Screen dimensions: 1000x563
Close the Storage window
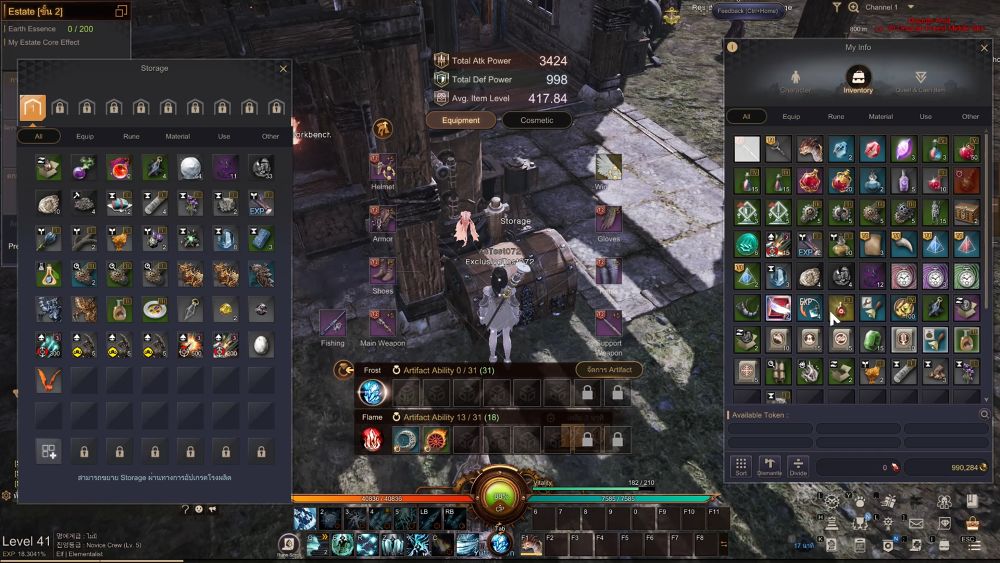(x=283, y=69)
